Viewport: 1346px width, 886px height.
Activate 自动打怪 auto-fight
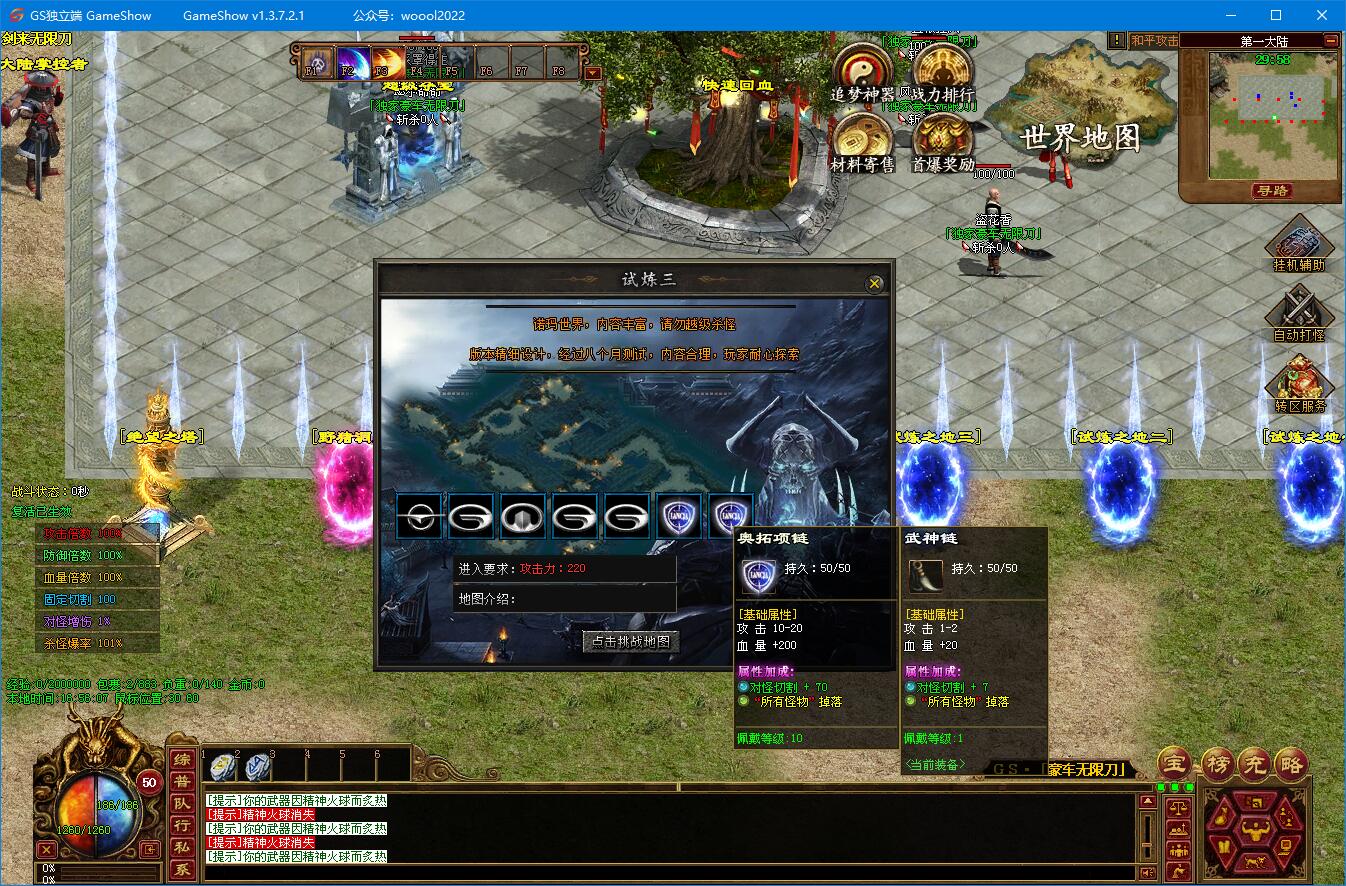1299,312
